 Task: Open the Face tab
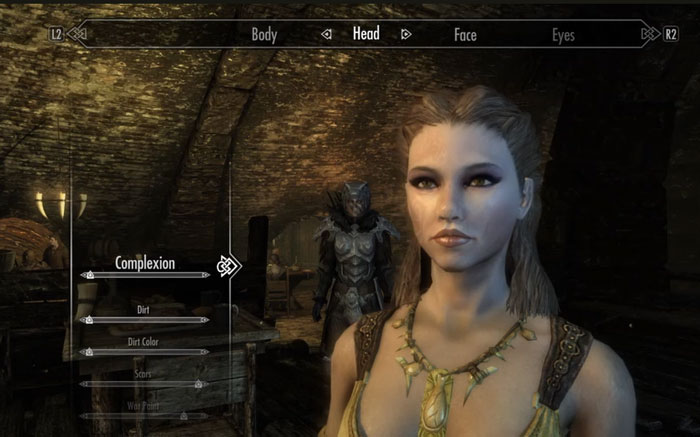[x=465, y=35]
